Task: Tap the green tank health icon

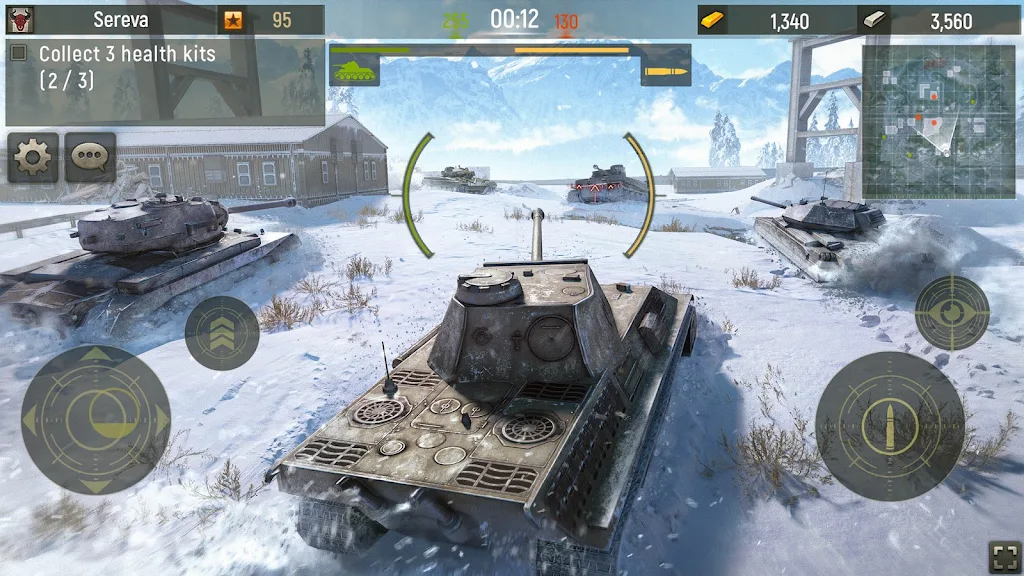Action: (354, 67)
